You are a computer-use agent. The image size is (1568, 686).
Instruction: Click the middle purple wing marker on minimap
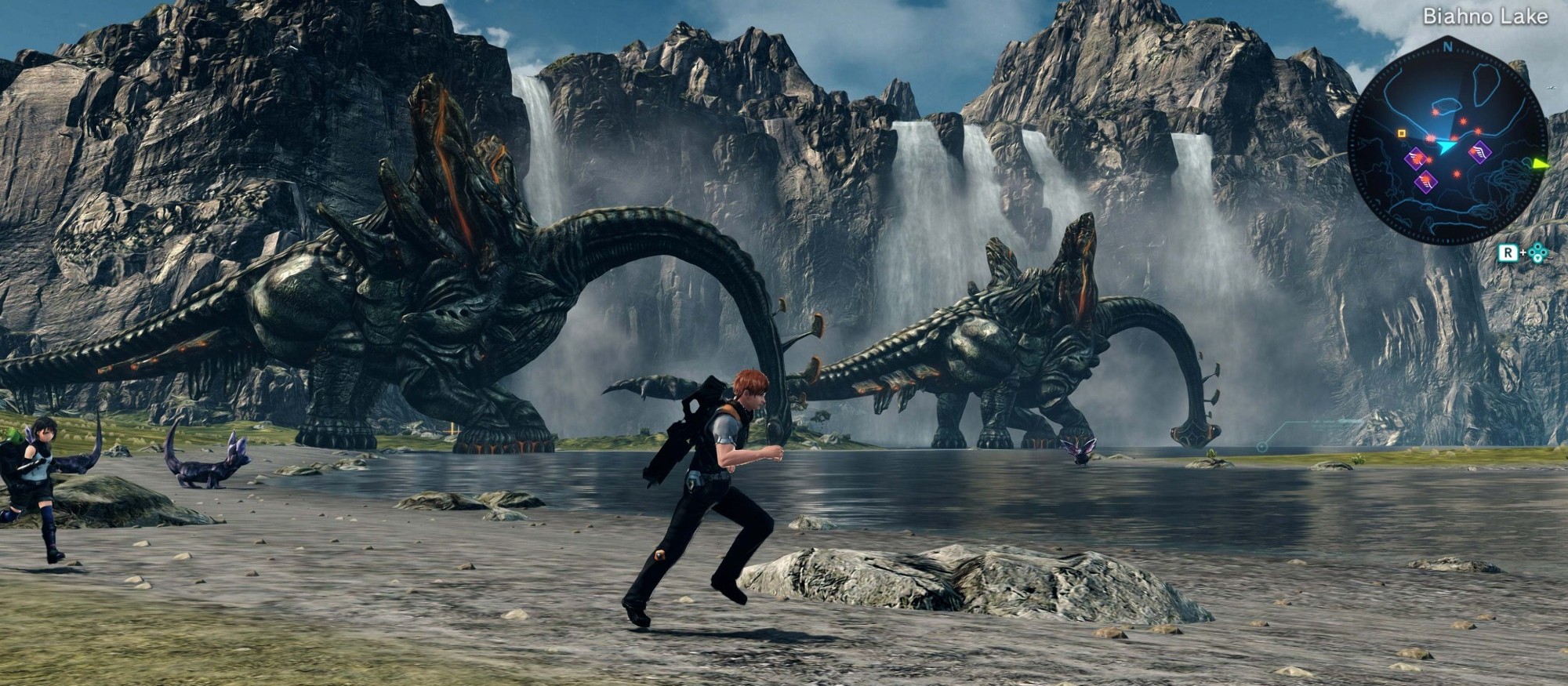click(x=1416, y=160)
